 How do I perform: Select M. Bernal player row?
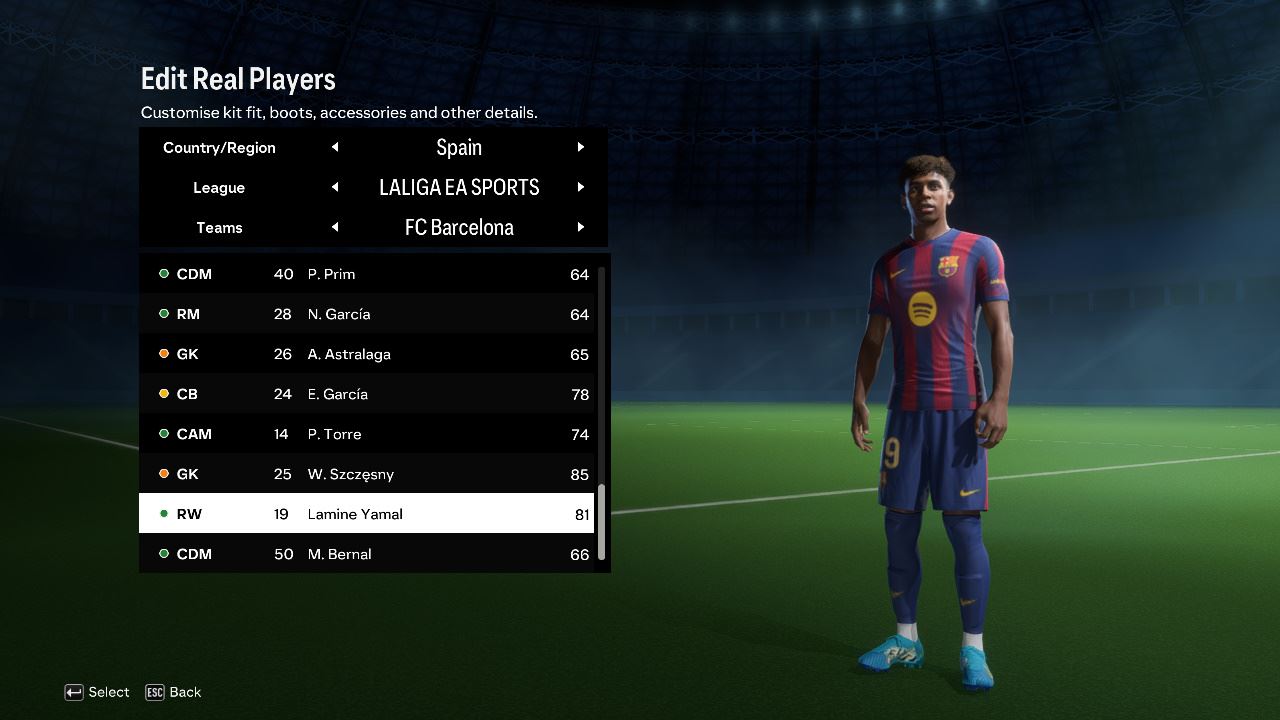click(x=367, y=554)
